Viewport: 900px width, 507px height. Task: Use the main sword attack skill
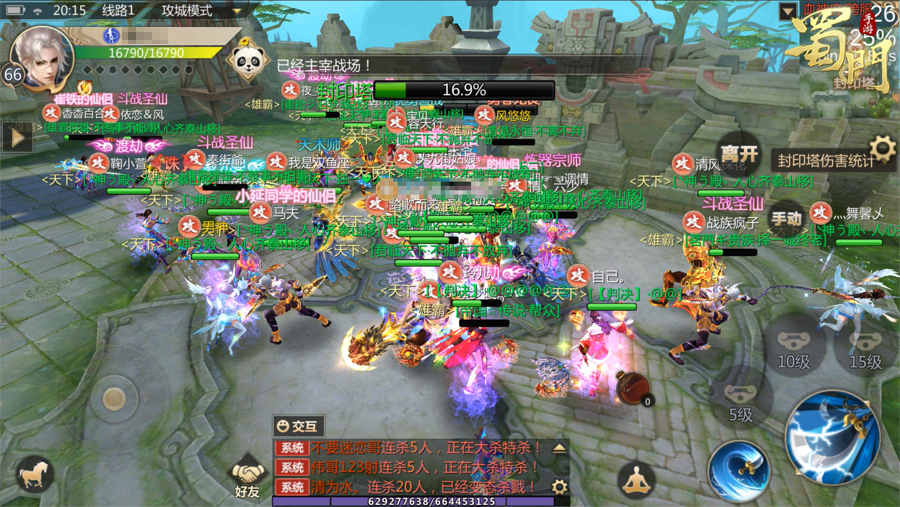[831, 435]
